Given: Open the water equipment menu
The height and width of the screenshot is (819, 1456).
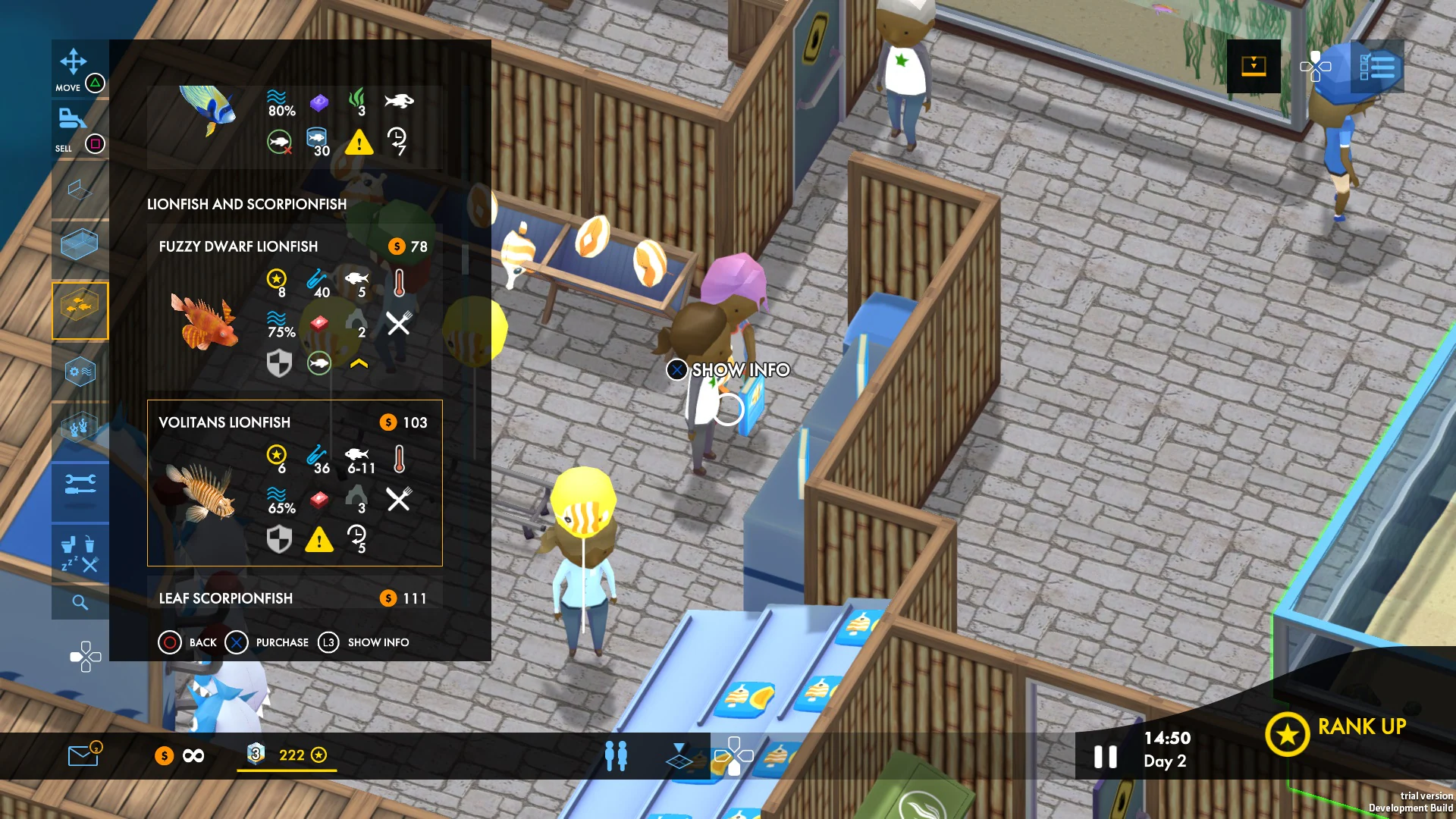Looking at the screenshot, I should tap(80, 370).
